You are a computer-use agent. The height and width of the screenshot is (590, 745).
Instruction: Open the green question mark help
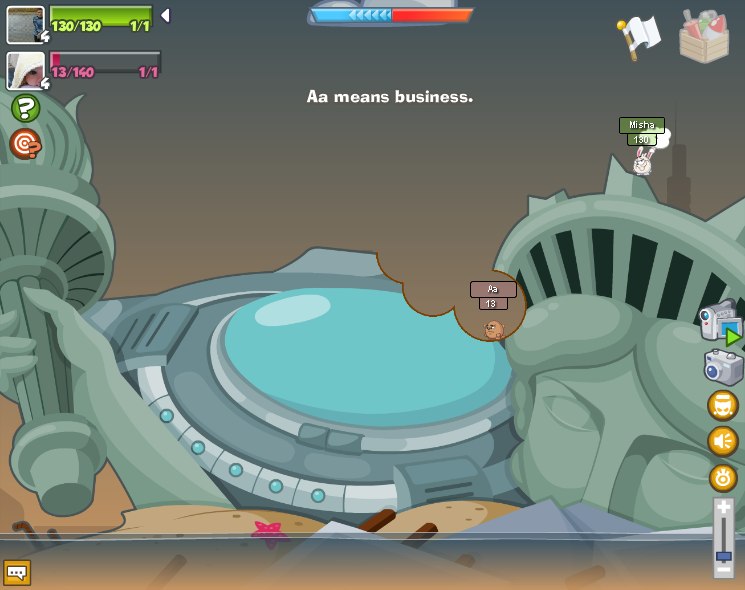point(25,108)
